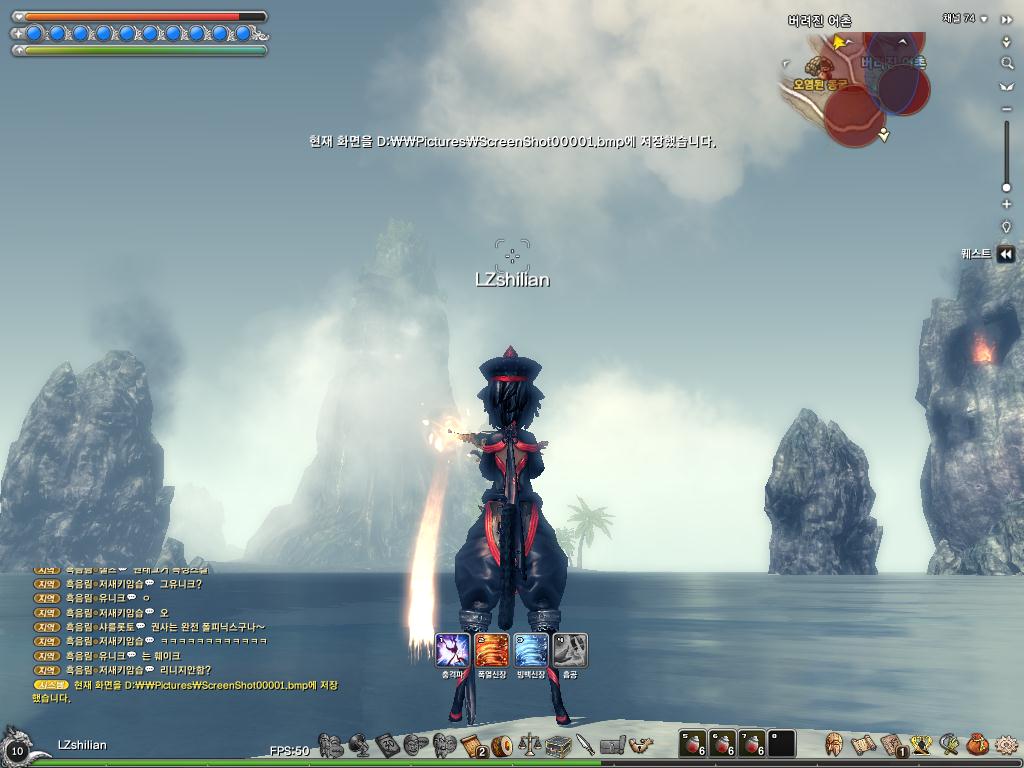Open the channel 74 dropdown
This screenshot has height=768, width=1024.
[984, 19]
